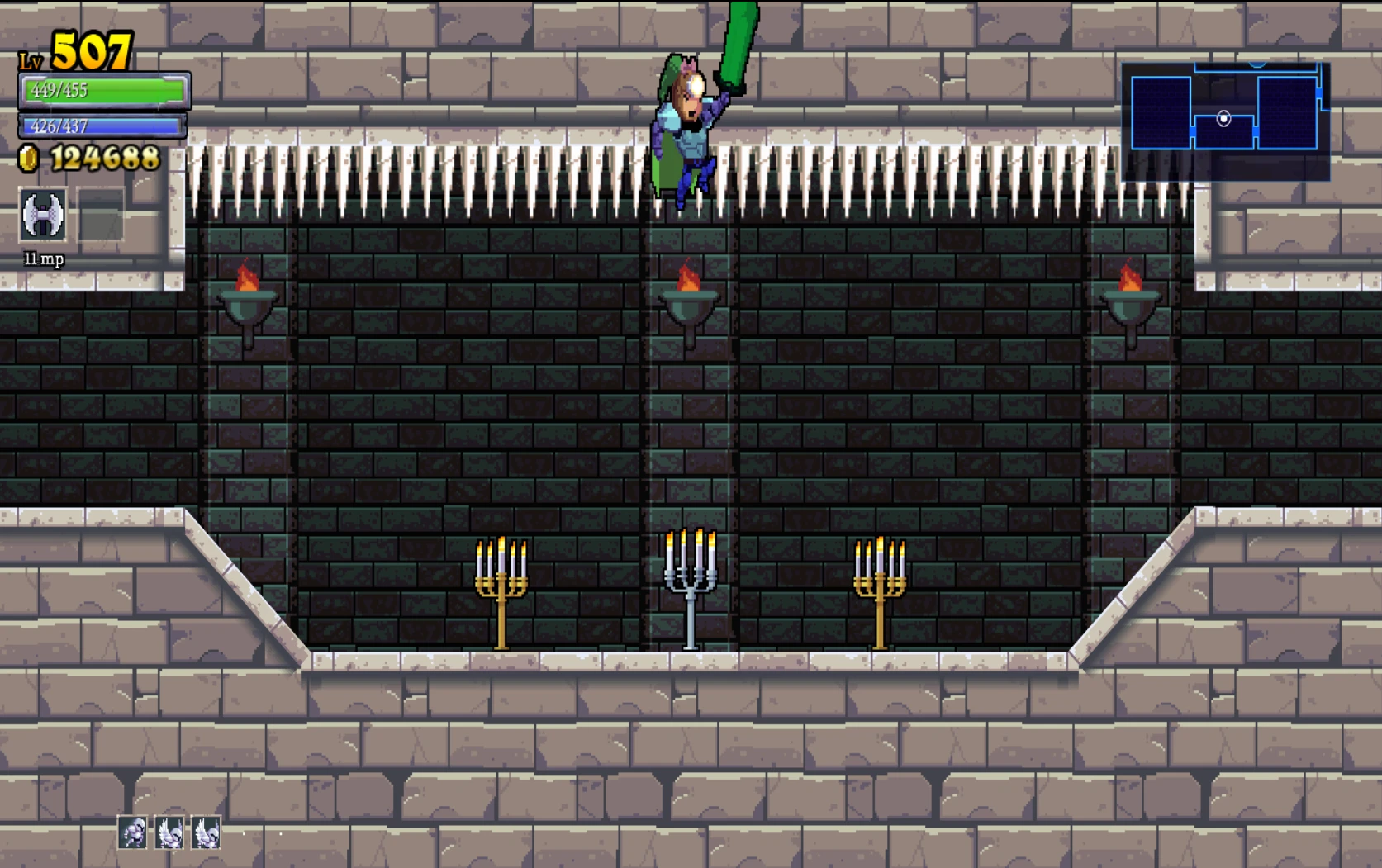Click the 11 mp spell cost label
Viewport: 1382px width, 868px height.
[43, 259]
